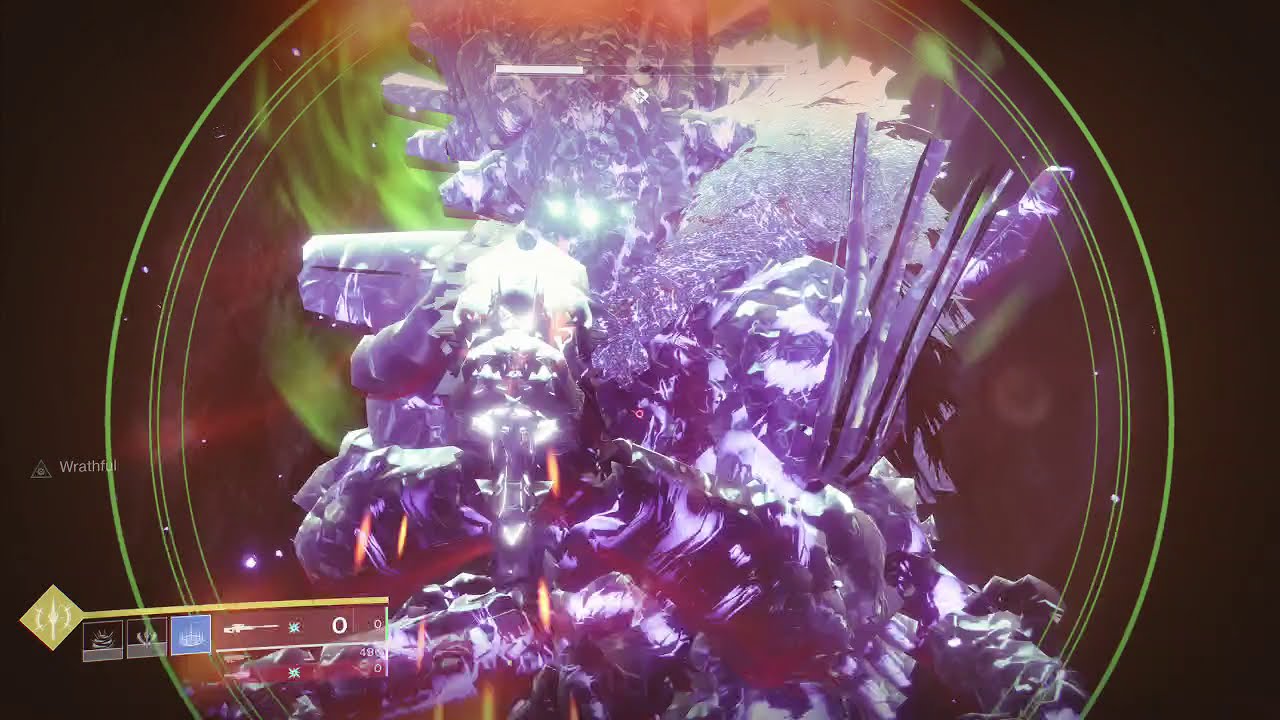
Task: Click the equipped sniper rifle silhouette icon
Action: (253, 627)
